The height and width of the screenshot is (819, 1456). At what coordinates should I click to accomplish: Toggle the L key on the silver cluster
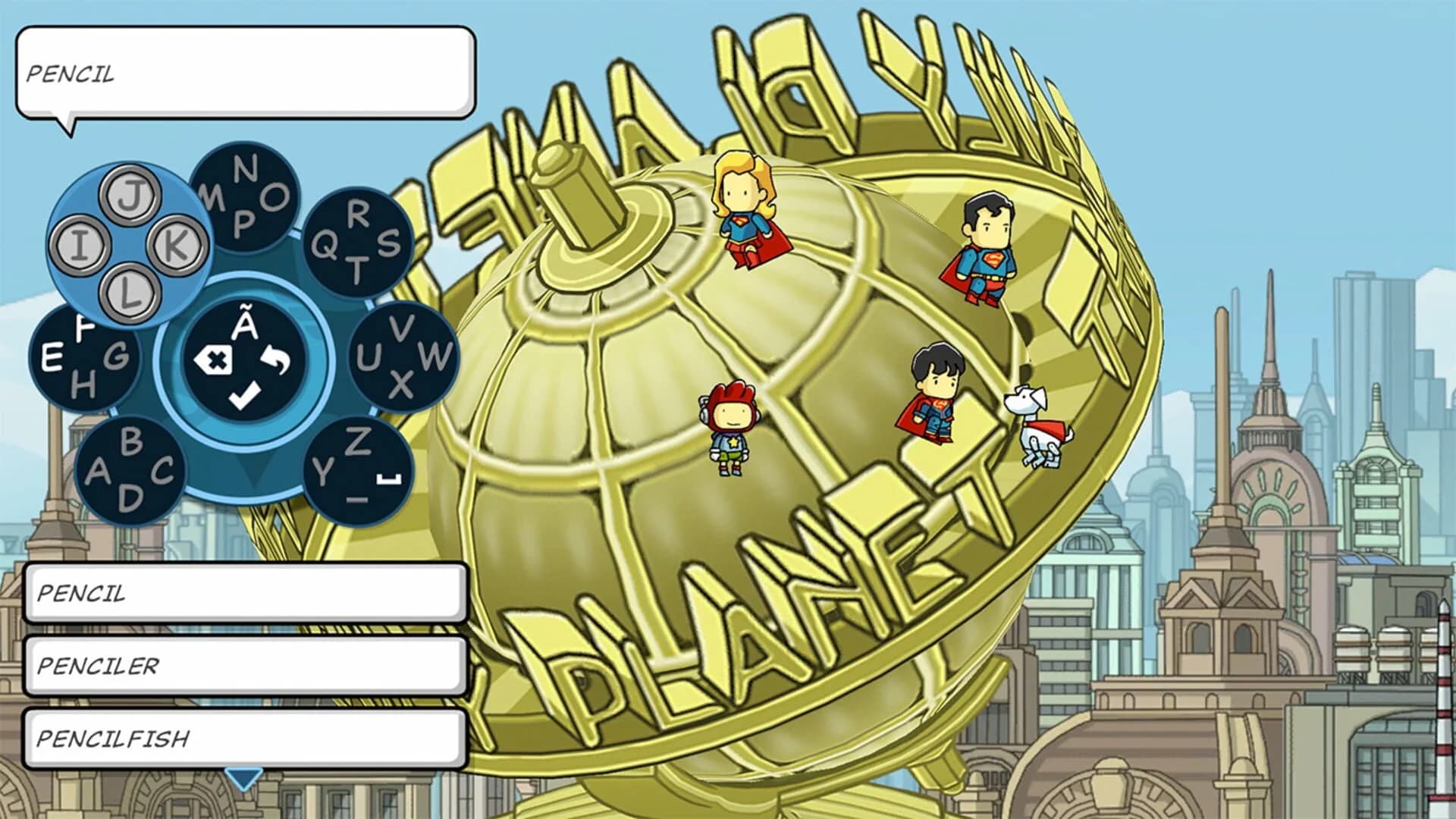coord(127,292)
